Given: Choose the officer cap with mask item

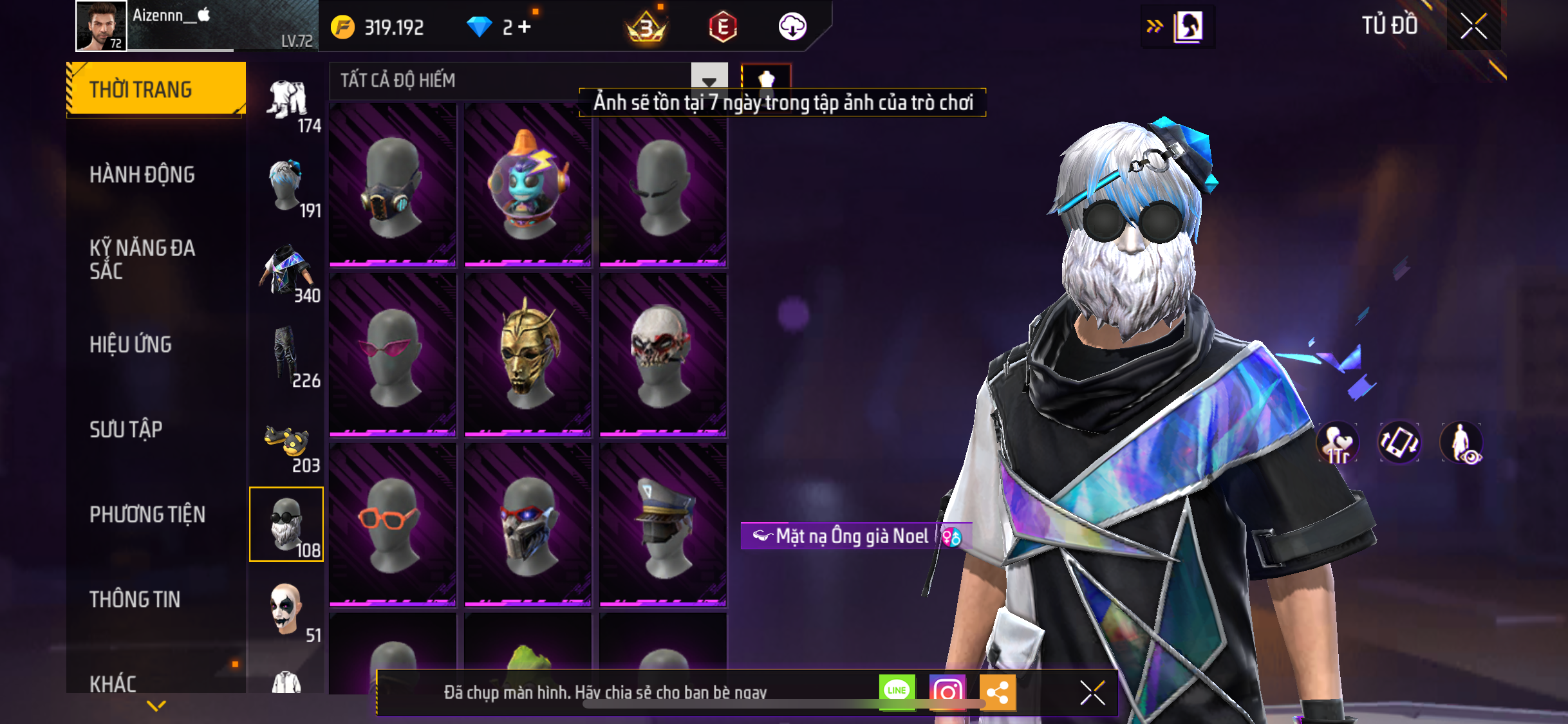Looking at the screenshot, I should pos(663,524).
